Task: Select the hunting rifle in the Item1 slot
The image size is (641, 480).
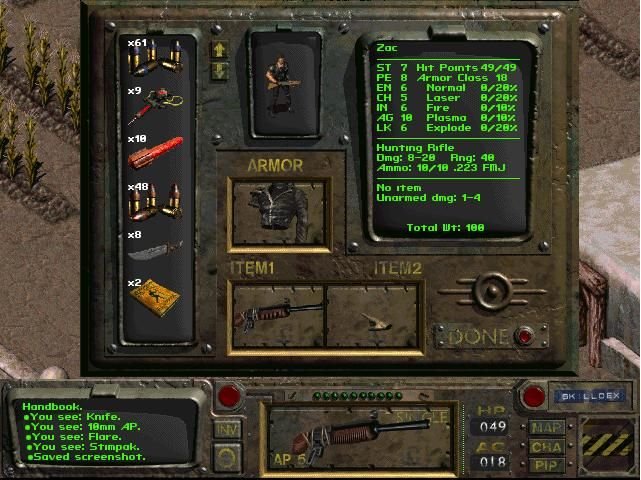Action: 277,315
